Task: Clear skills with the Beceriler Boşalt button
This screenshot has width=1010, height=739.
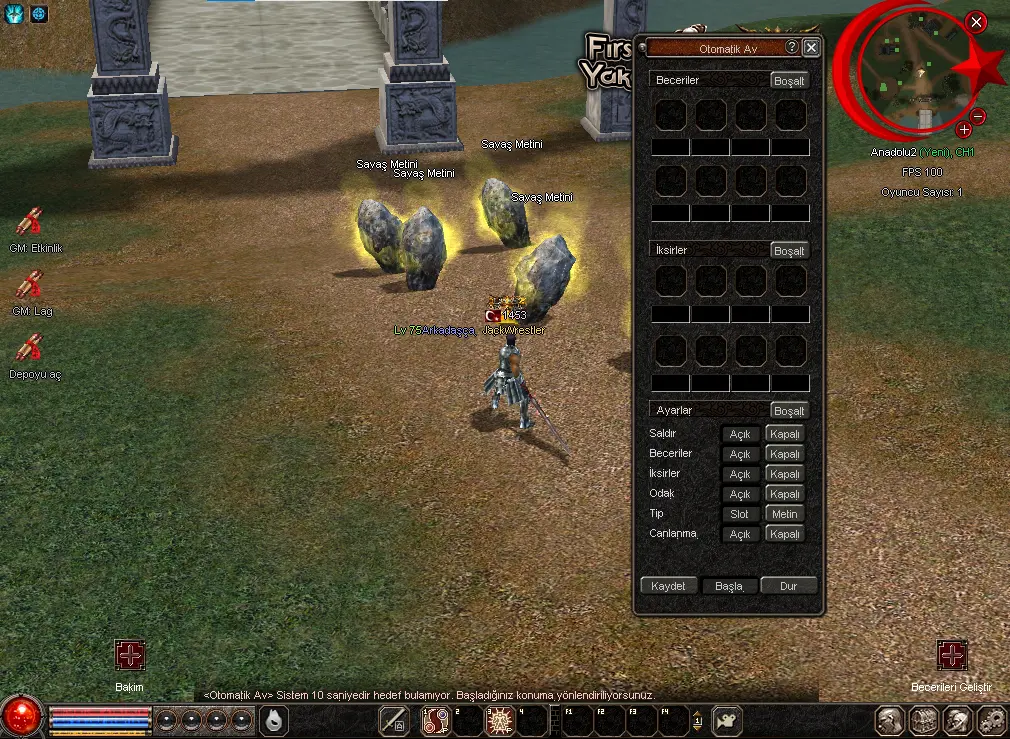Action: pyautogui.click(x=789, y=81)
